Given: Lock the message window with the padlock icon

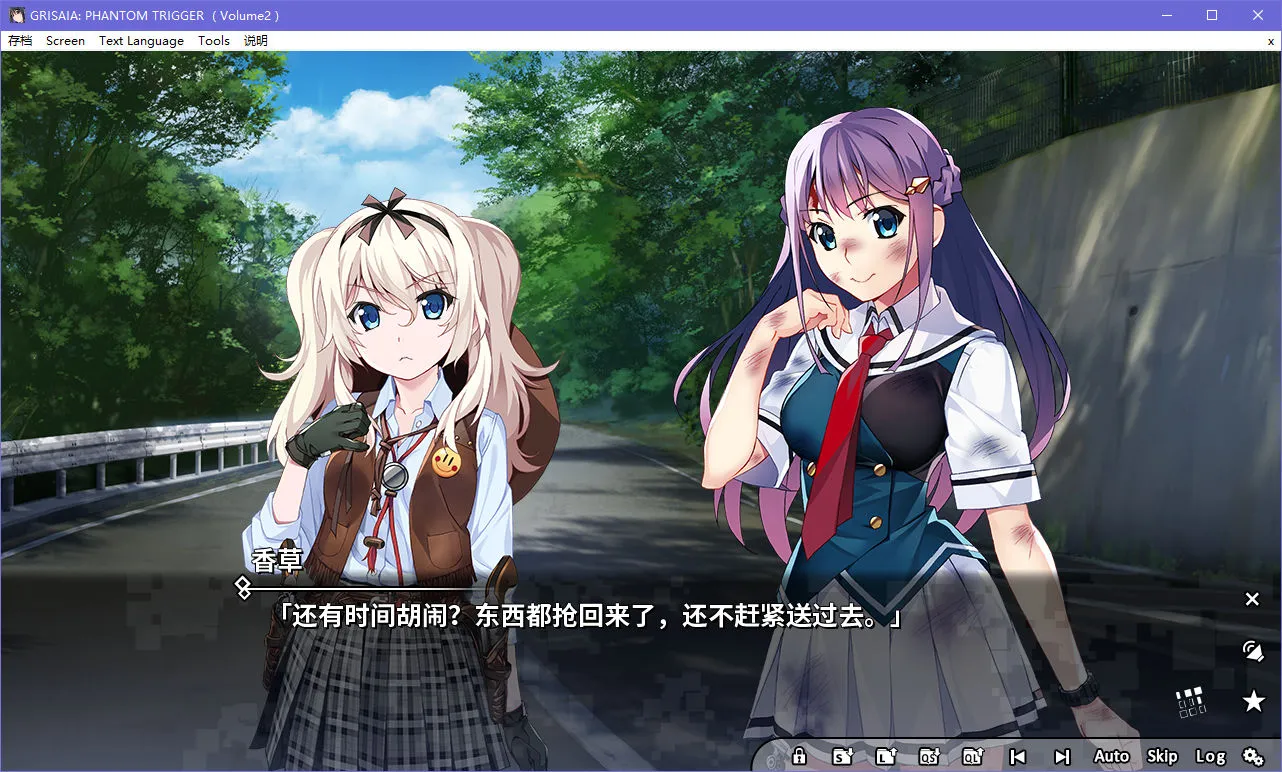Looking at the screenshot, I should pyautogui.click(x=799, y=756).
